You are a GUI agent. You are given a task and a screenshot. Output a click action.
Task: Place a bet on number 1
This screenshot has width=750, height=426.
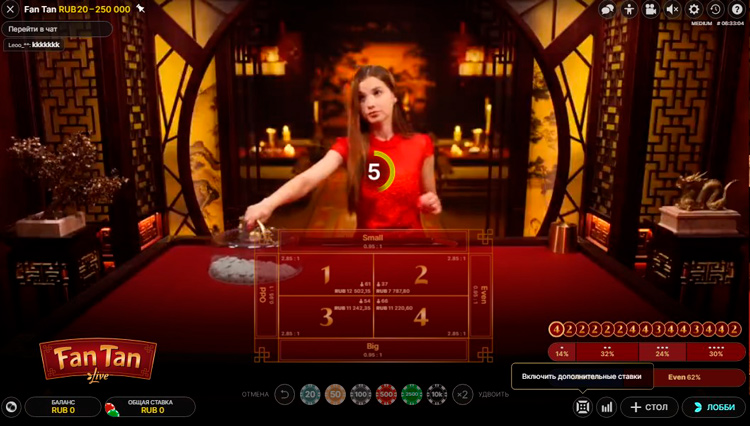(326, 276)
